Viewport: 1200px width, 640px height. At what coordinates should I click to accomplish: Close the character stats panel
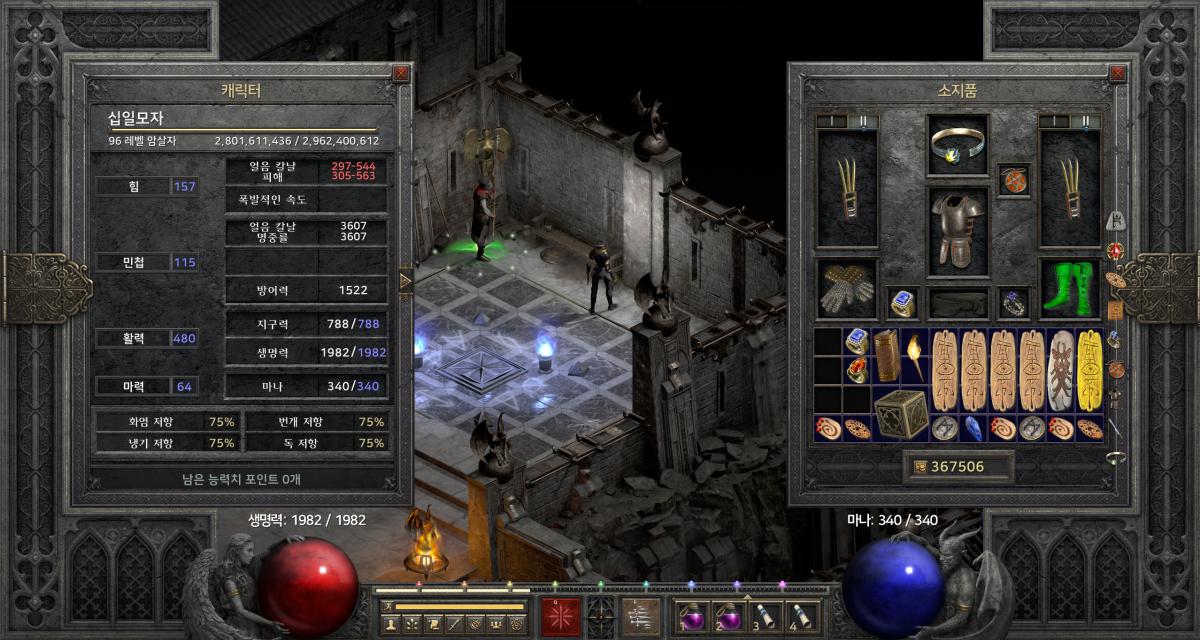pos(401,73)
